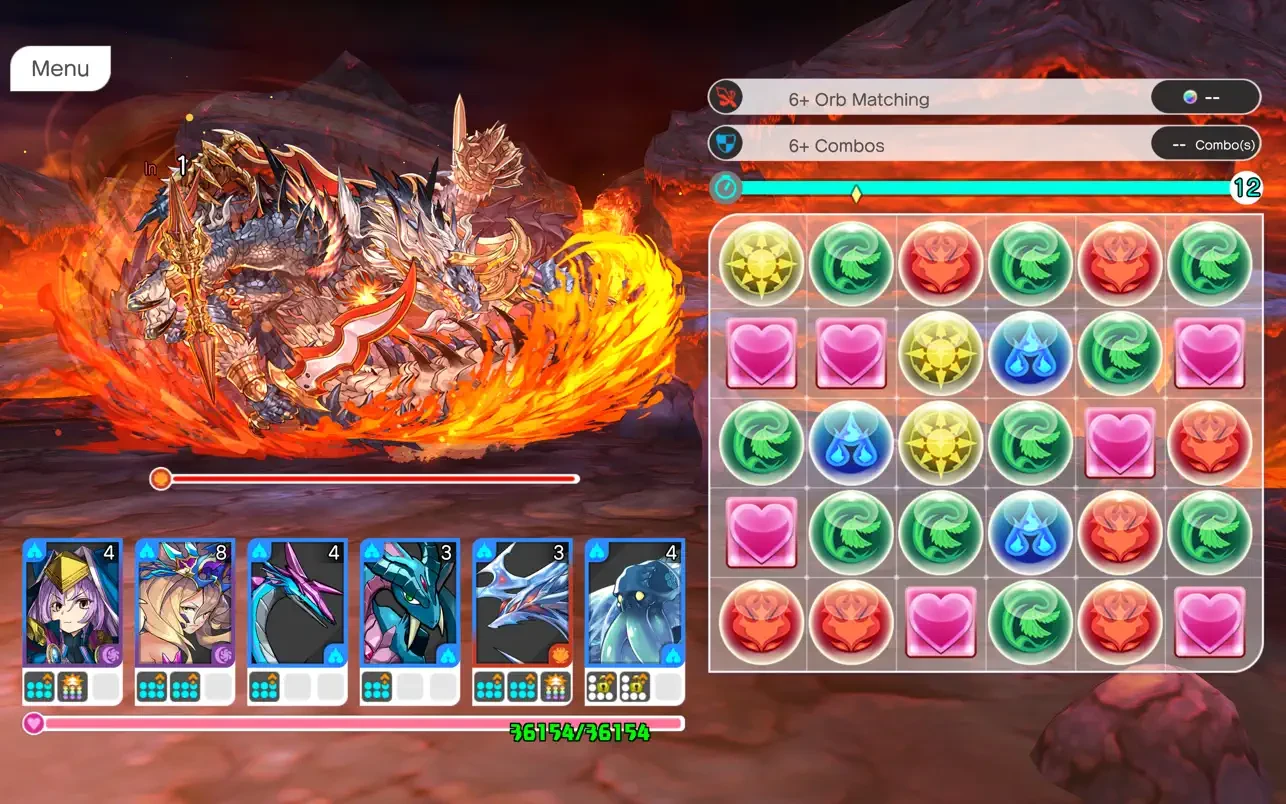Image resolution: width=1286 pixels, height=804 pixels.
Task: Click the pink heart icon on the player HP bar
Action: click(x=34, y=723)
